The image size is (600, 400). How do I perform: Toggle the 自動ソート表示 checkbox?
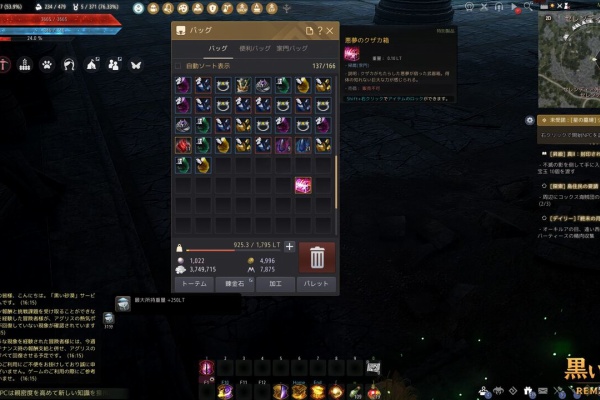[179, 66]
